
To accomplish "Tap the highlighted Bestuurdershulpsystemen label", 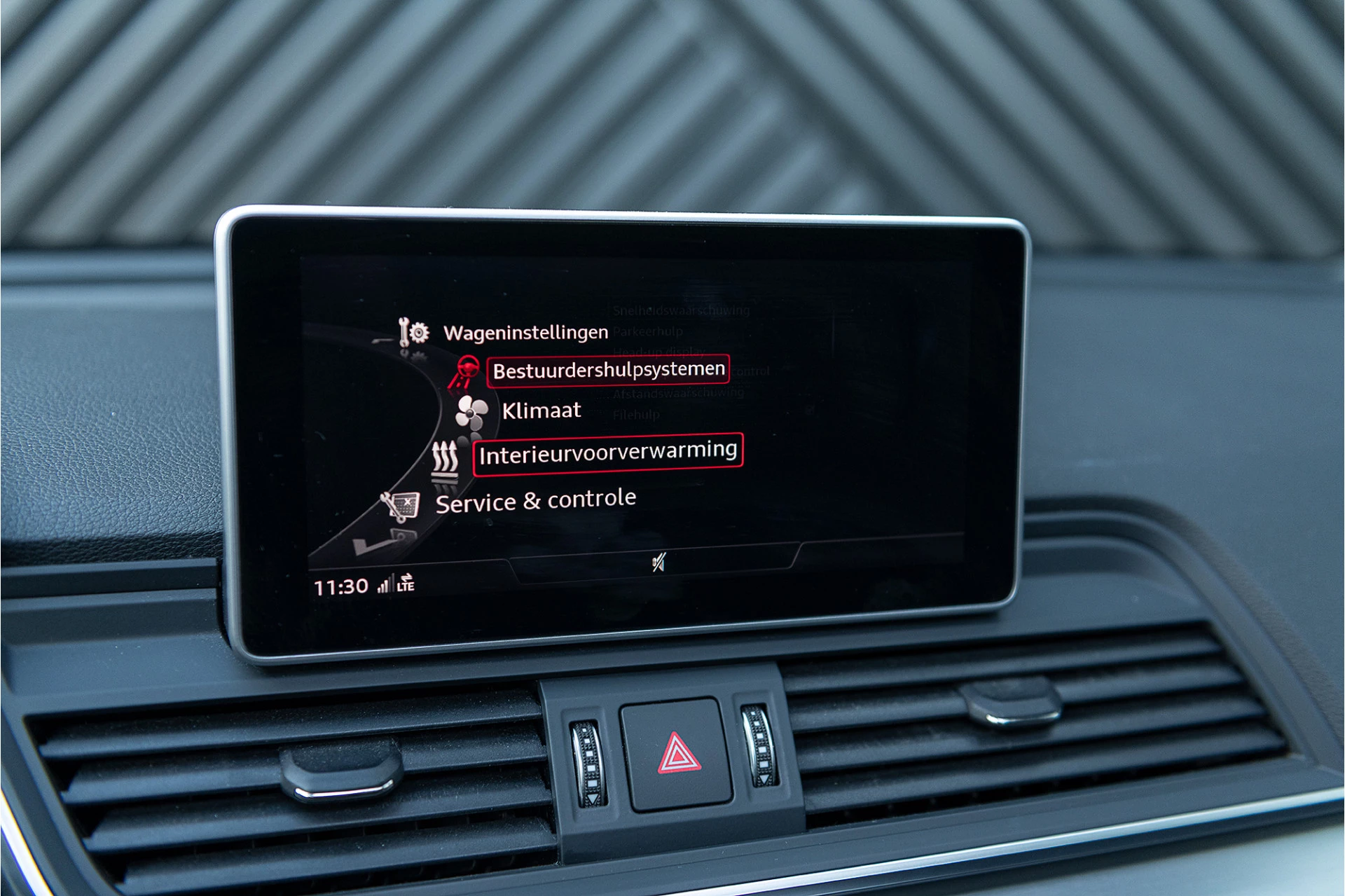I will coord(608,369).
